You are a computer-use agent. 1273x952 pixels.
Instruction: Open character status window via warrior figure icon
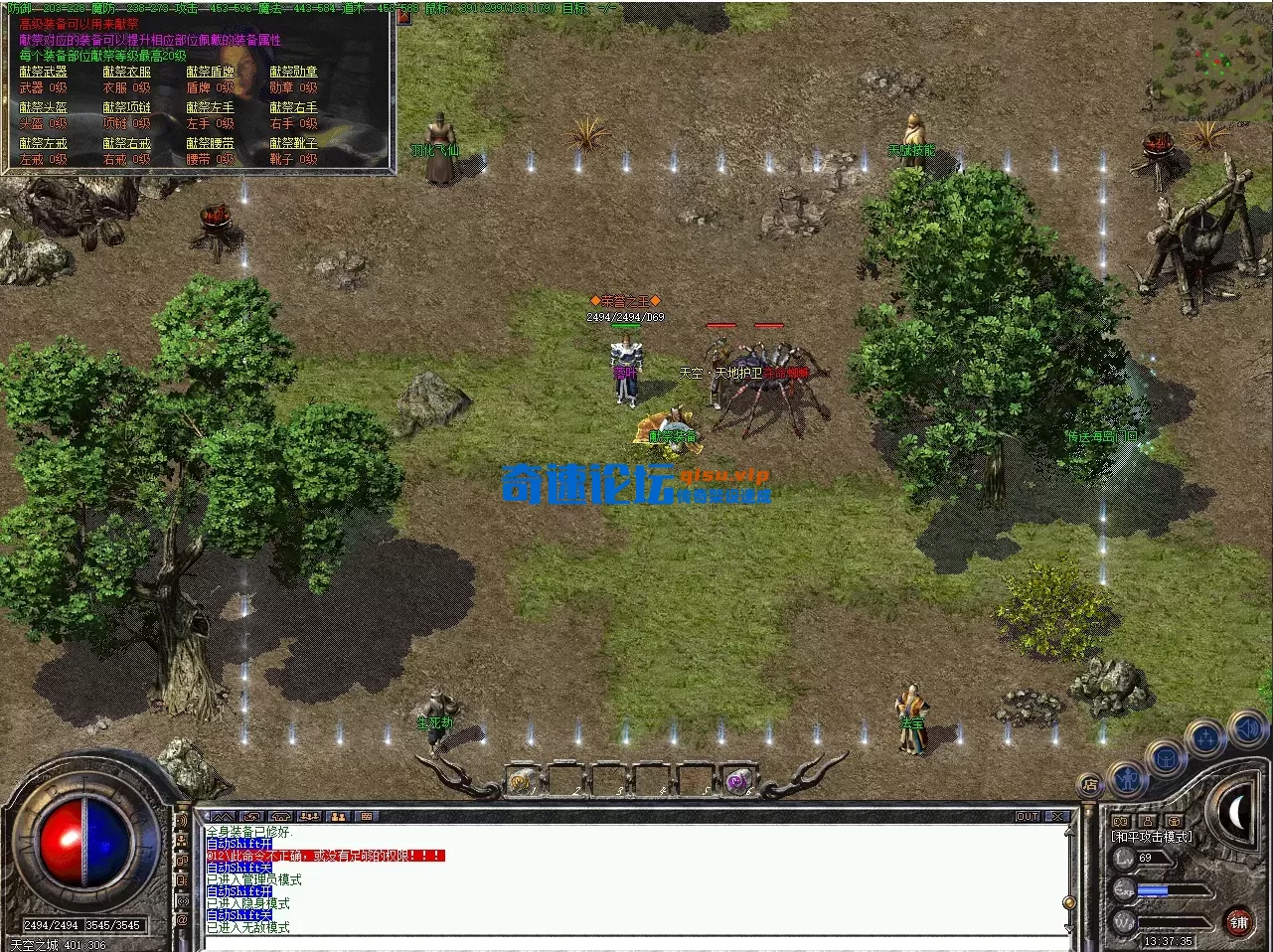1127,781
